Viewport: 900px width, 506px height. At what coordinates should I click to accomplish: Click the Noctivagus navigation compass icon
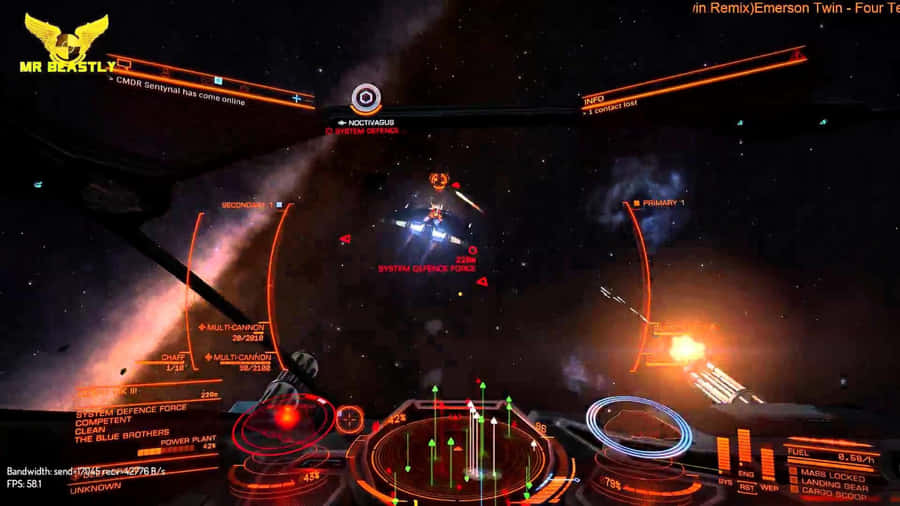[366, 98]
